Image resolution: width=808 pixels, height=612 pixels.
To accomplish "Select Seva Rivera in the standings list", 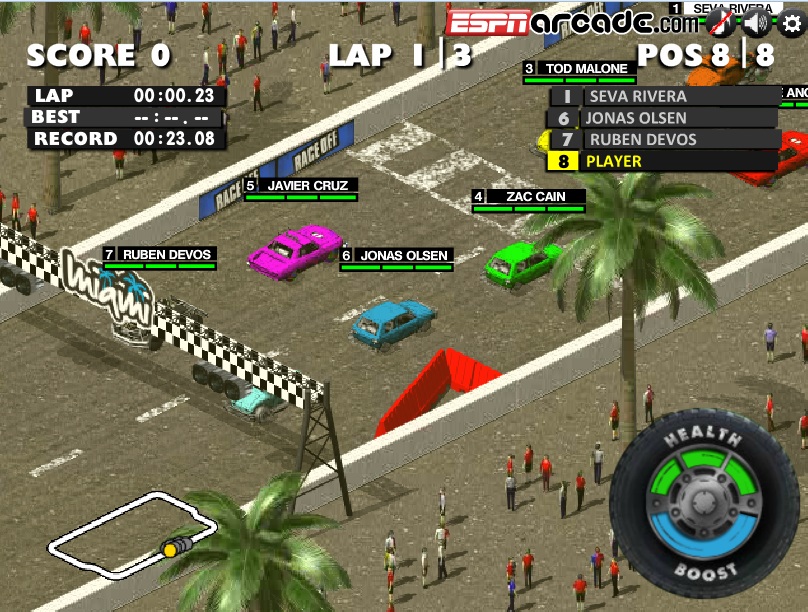I will (664, 97).
